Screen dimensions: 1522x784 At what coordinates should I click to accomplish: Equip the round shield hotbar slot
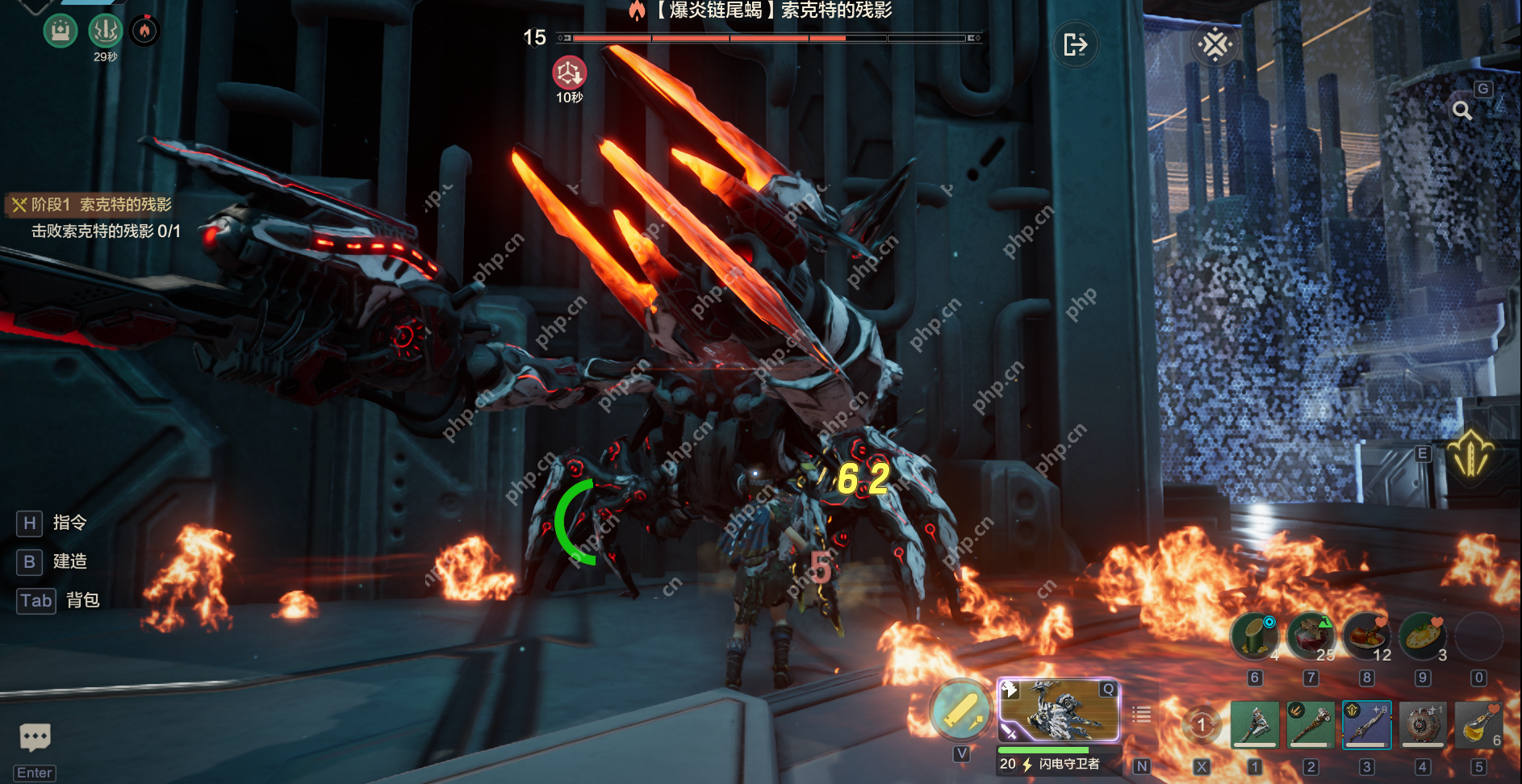coord(1423,724)
